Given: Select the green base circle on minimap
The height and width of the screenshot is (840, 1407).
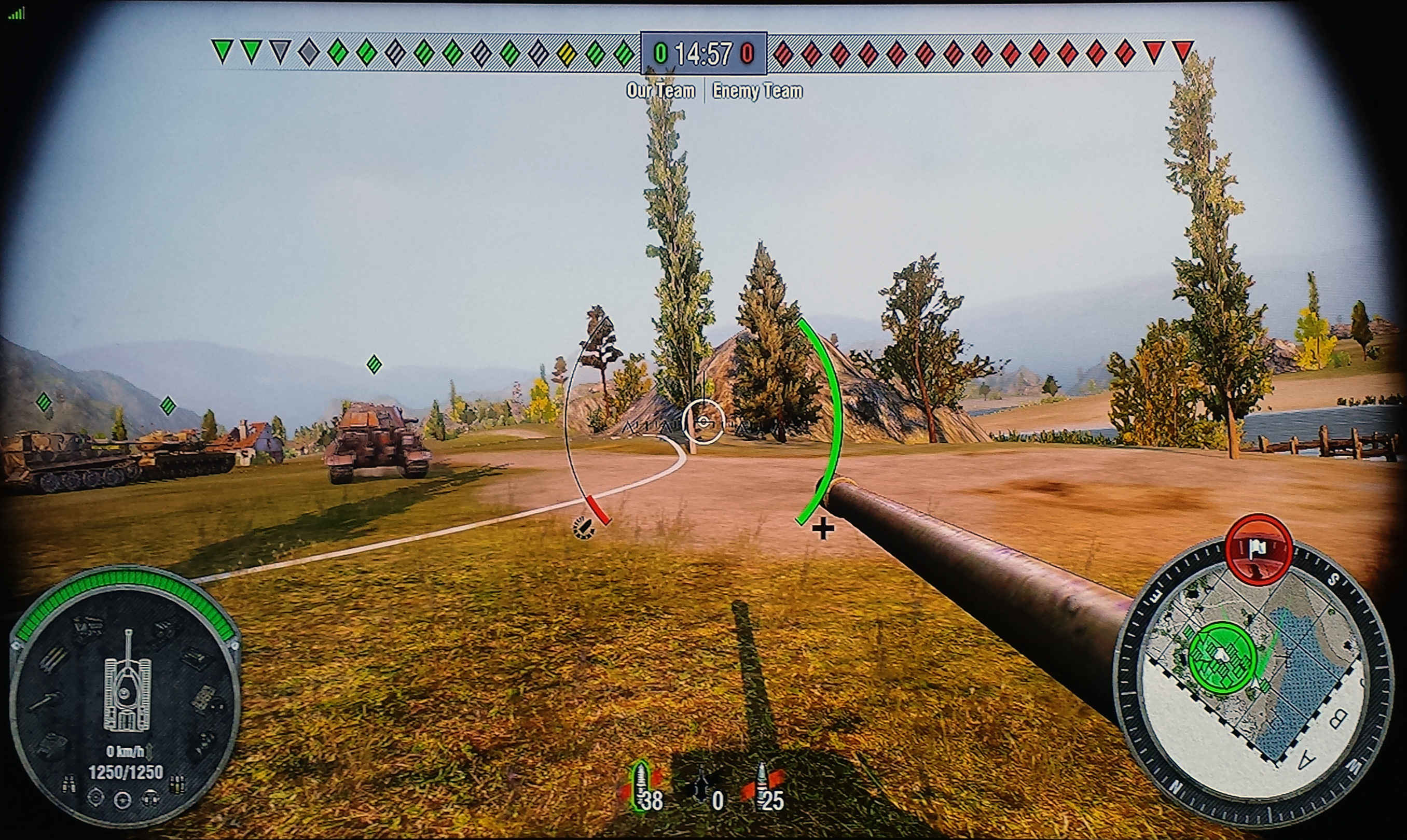Looking at the screenshot, I should click(1222, 657).
